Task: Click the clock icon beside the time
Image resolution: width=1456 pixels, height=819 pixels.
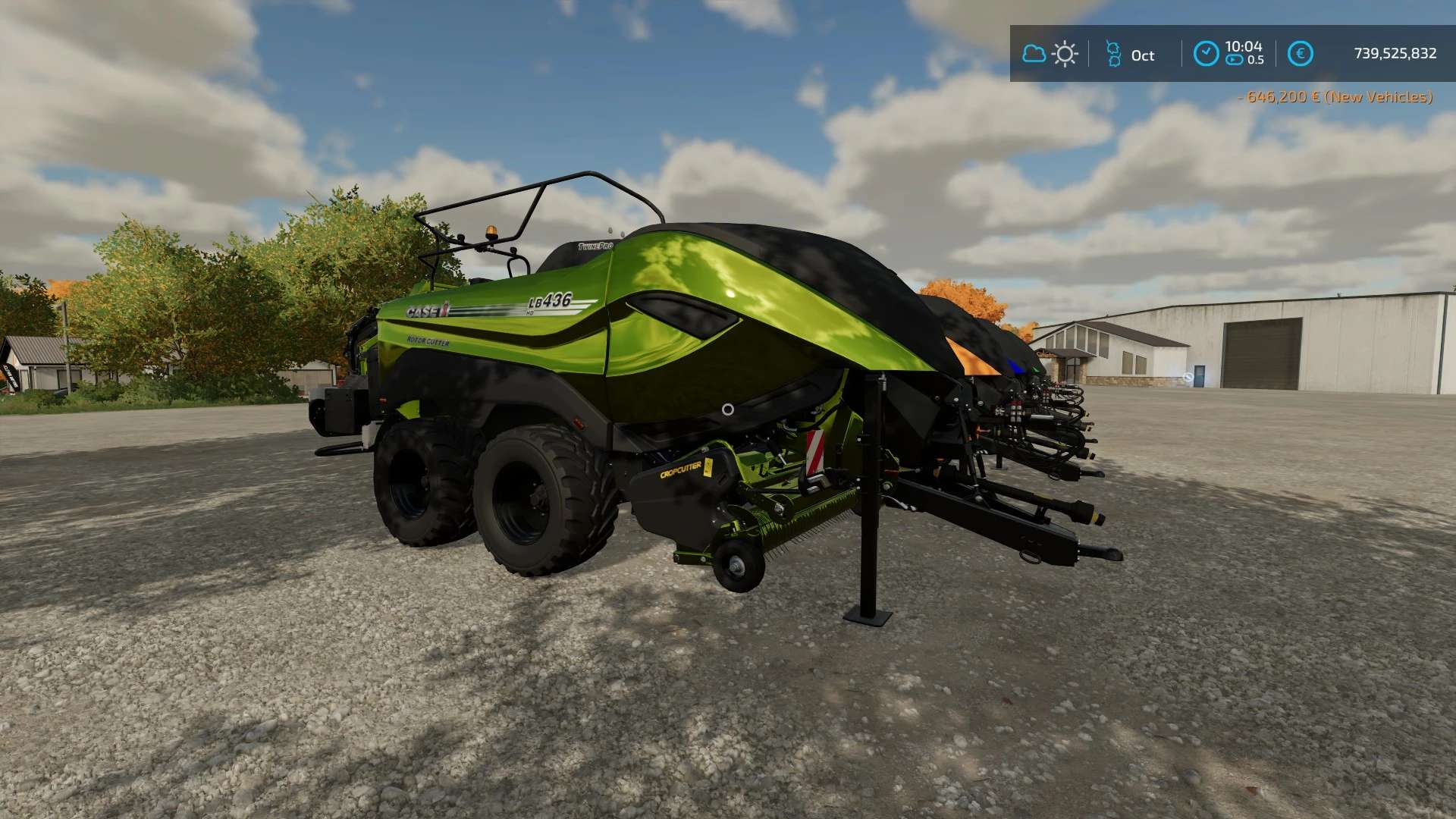Action: [x=1206, y=54]
